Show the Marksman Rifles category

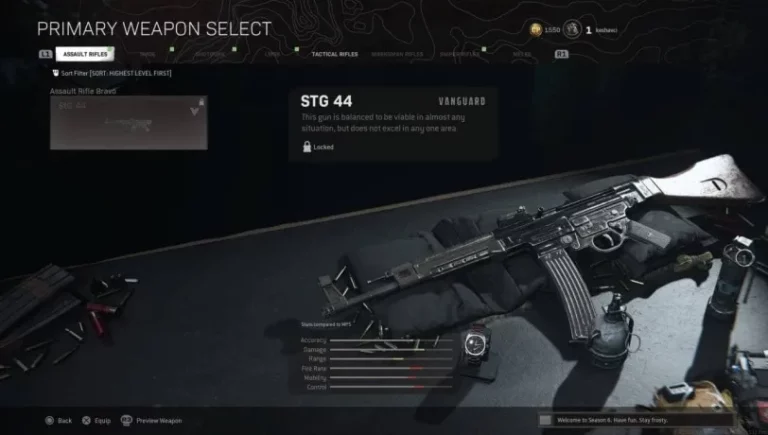[x=398, y=54]
